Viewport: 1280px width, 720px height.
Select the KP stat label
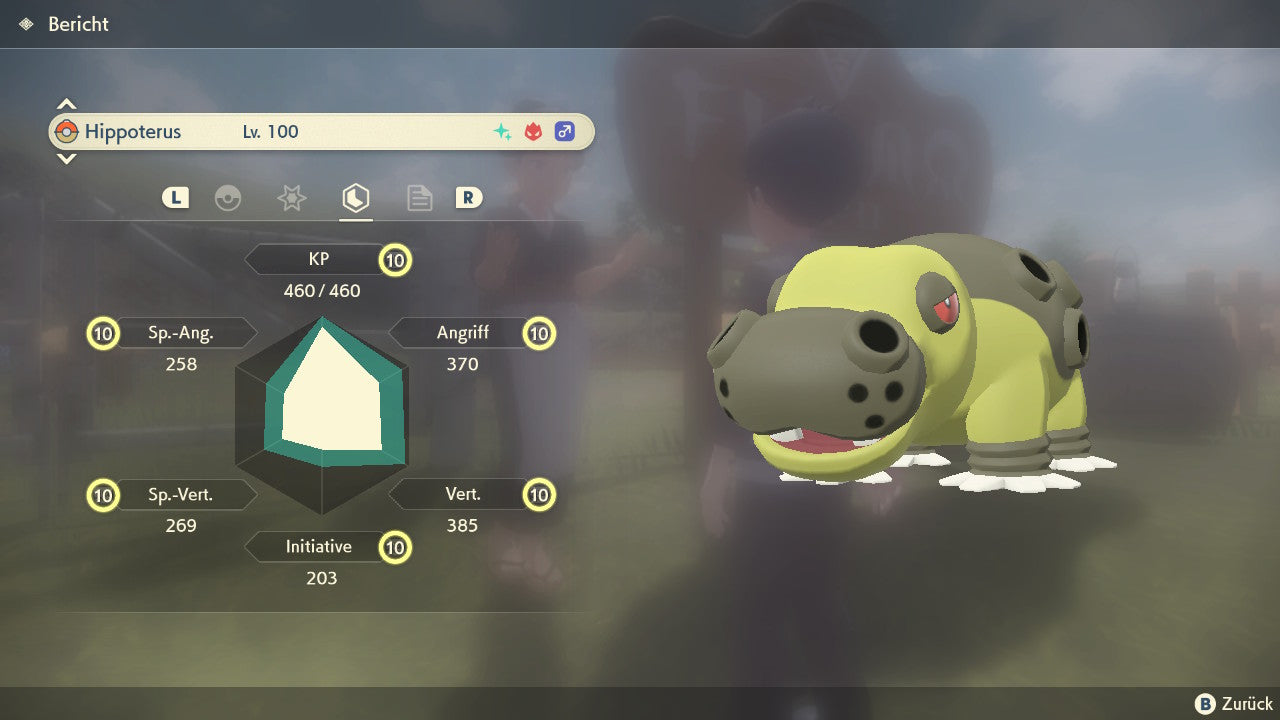click(318, 260)
